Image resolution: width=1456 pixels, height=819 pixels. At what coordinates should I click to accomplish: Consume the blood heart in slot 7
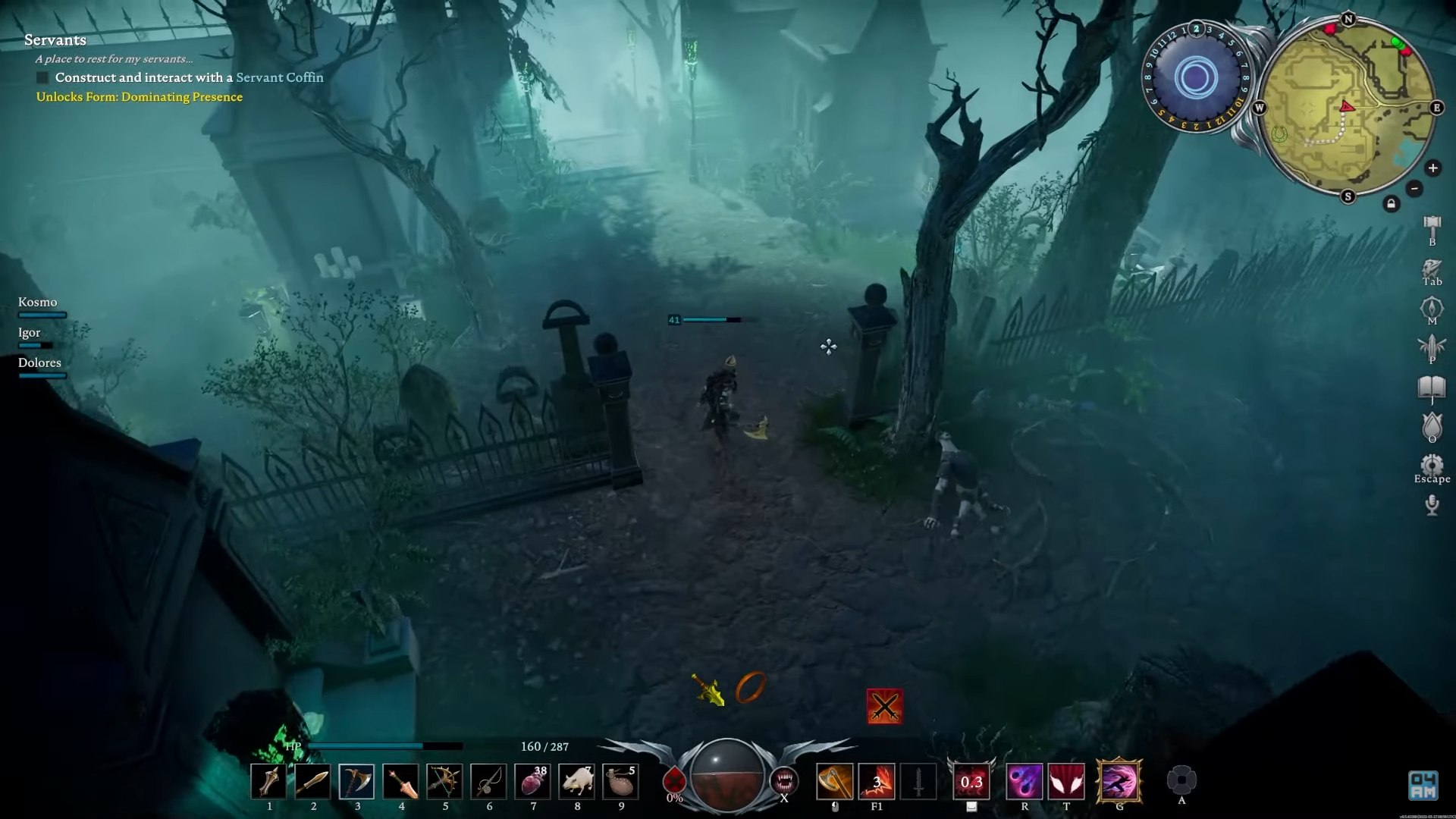click(x=533, y=782)
